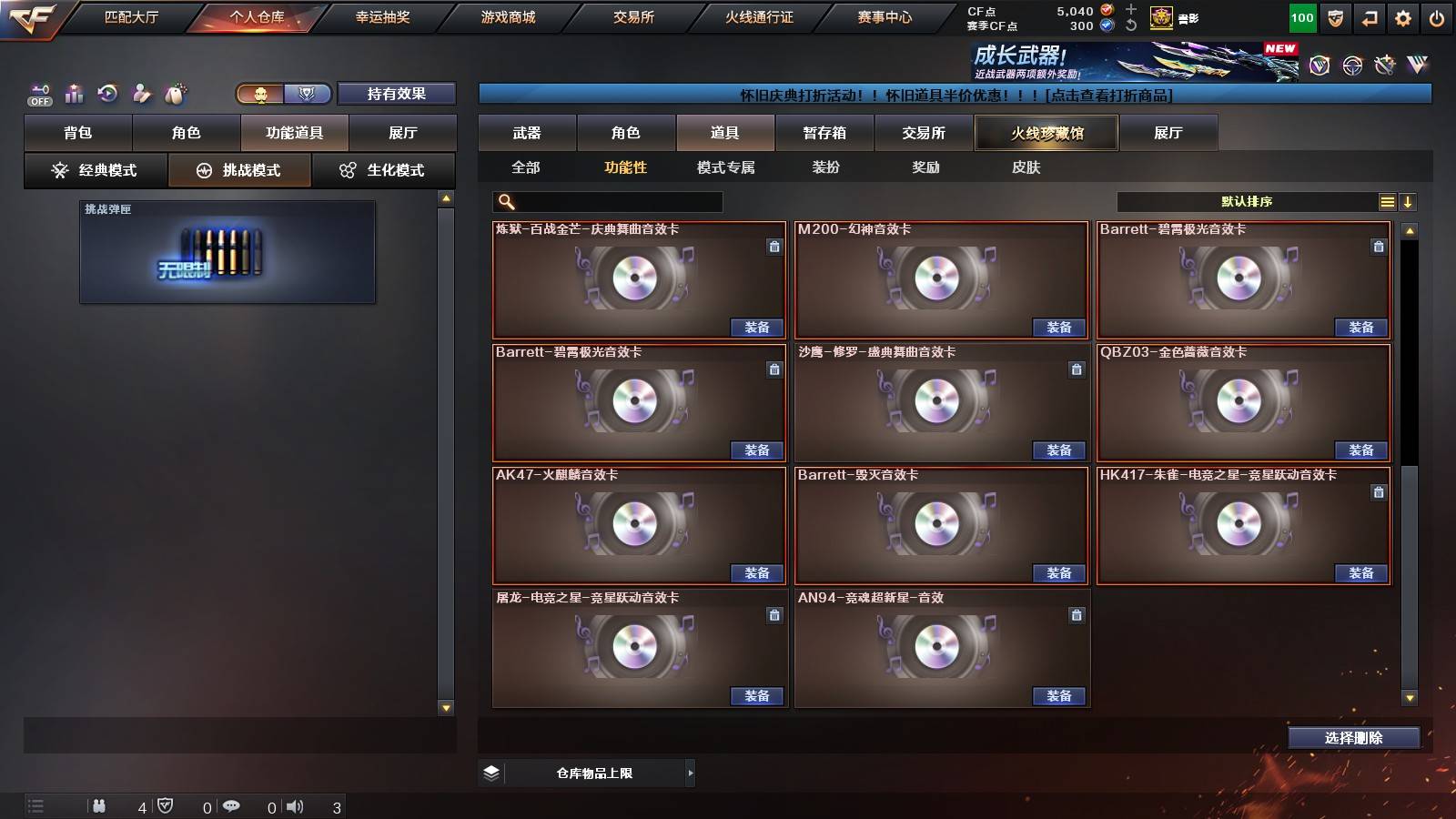Click the back-arrow return icon in top right
Screen dimensions: 1456x819
(x=1368, y=17)
